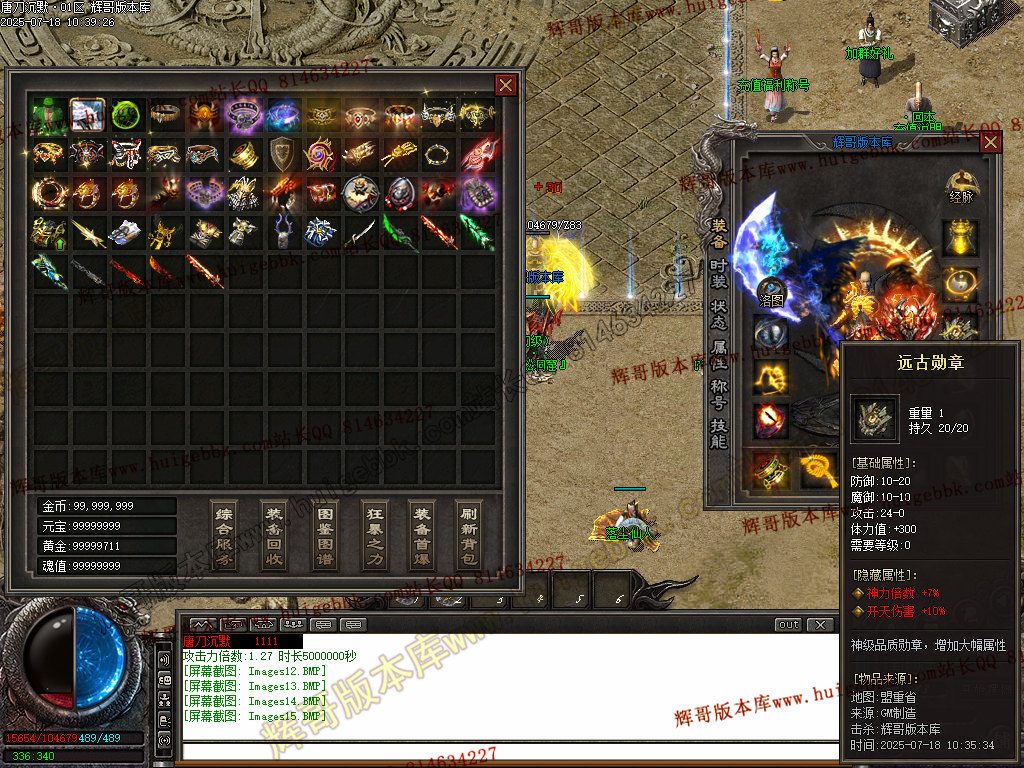Open the 综合服务 general services button
The image size is (1024, 768).
(x=225, y=535)
